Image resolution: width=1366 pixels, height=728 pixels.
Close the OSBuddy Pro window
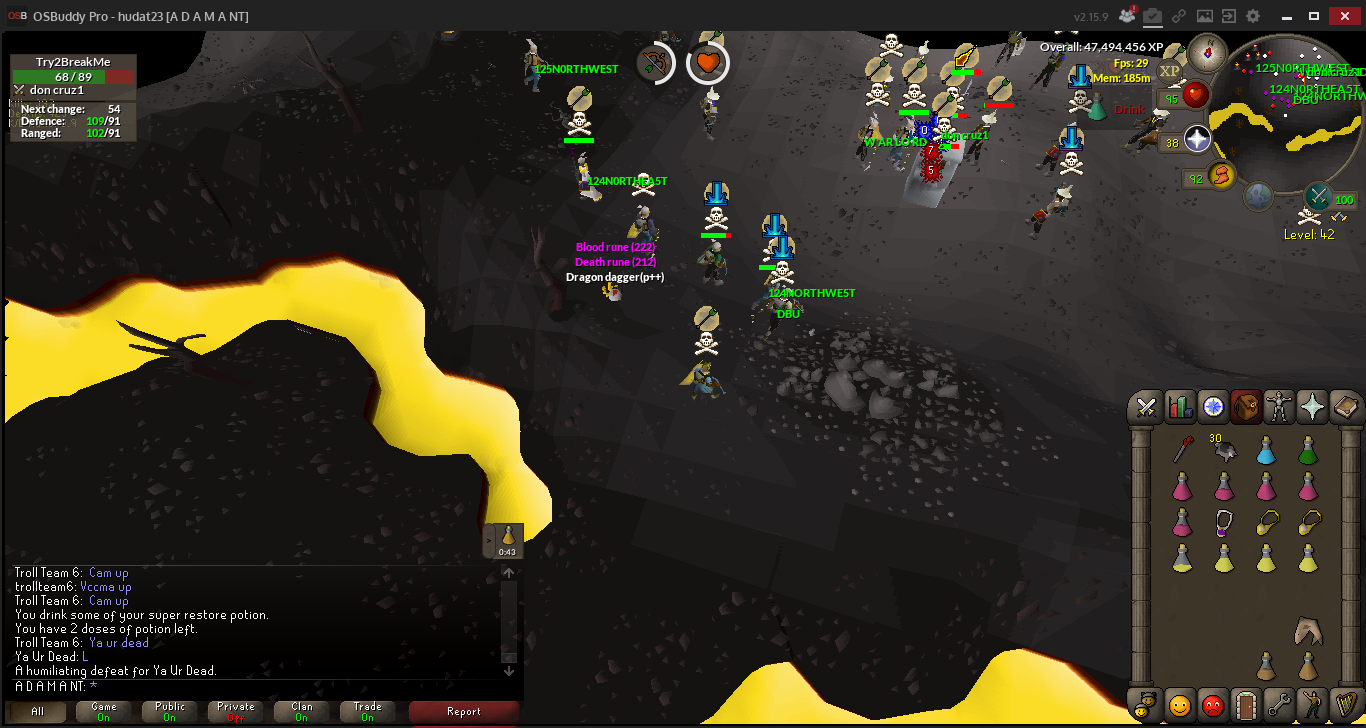pos(1342,15)
